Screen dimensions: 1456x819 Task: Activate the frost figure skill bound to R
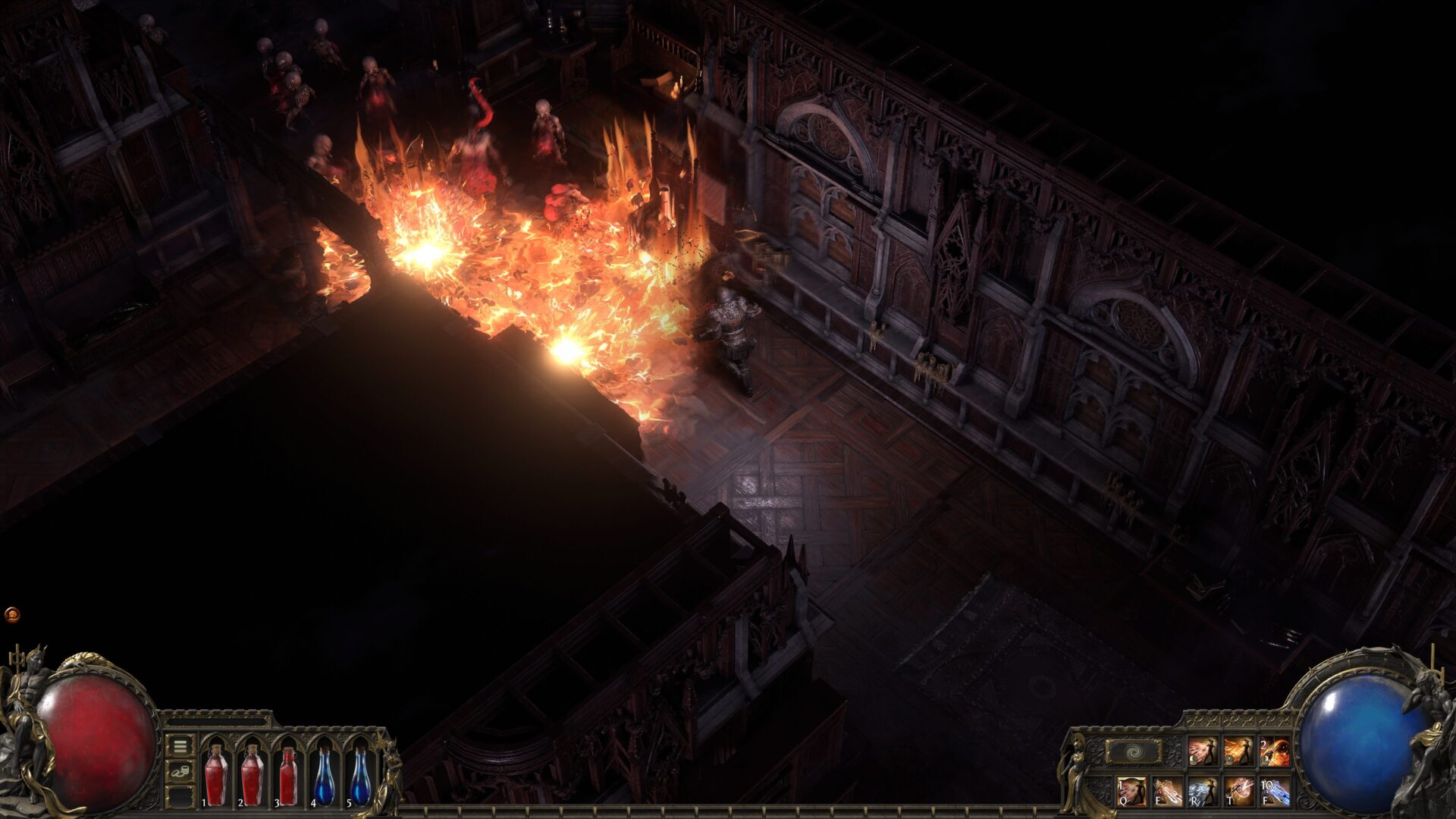[x=1203, y=792]
